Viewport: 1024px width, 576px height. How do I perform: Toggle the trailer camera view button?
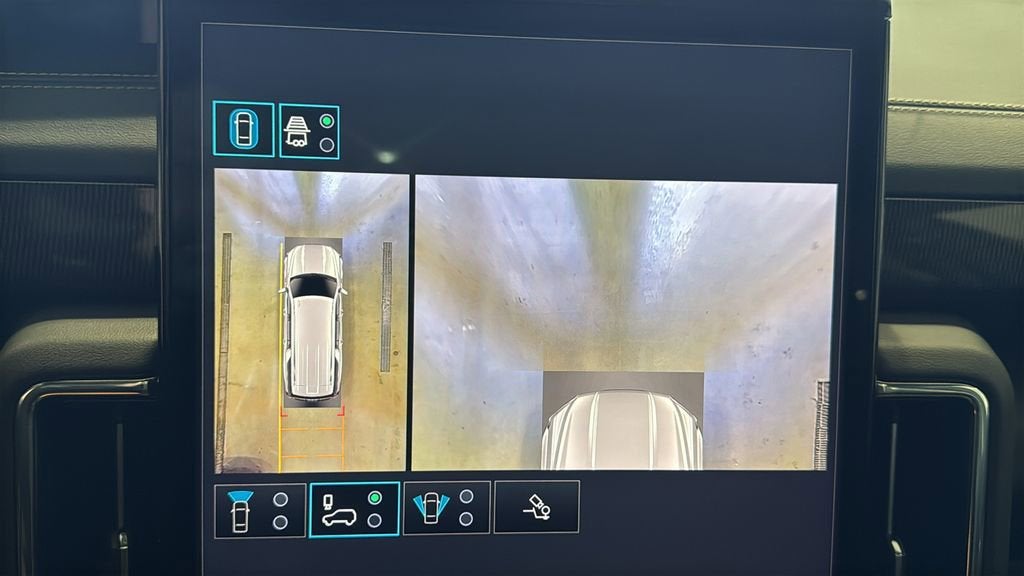(x=309, y=131)
